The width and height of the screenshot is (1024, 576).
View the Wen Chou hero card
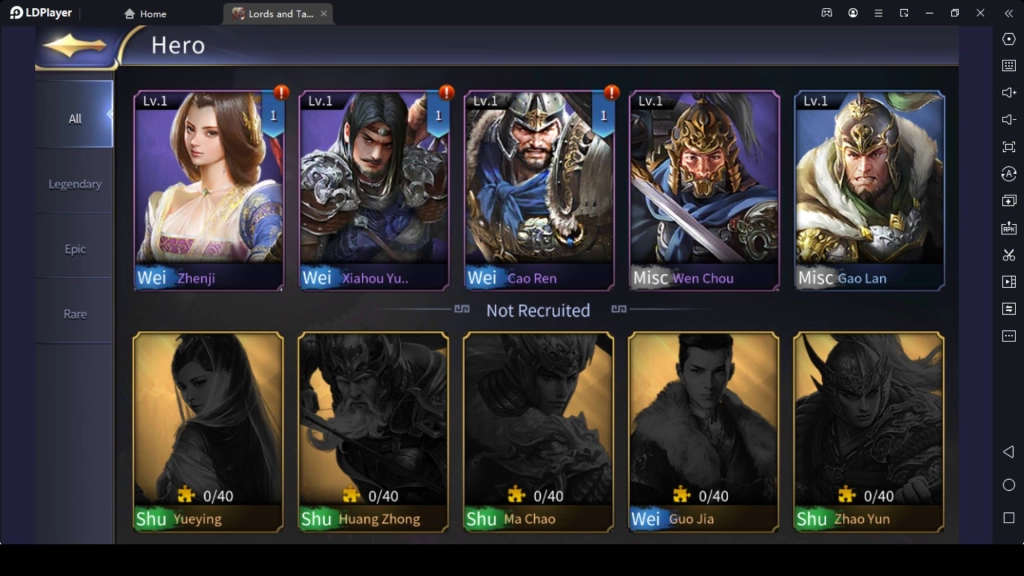click(704, 190)
